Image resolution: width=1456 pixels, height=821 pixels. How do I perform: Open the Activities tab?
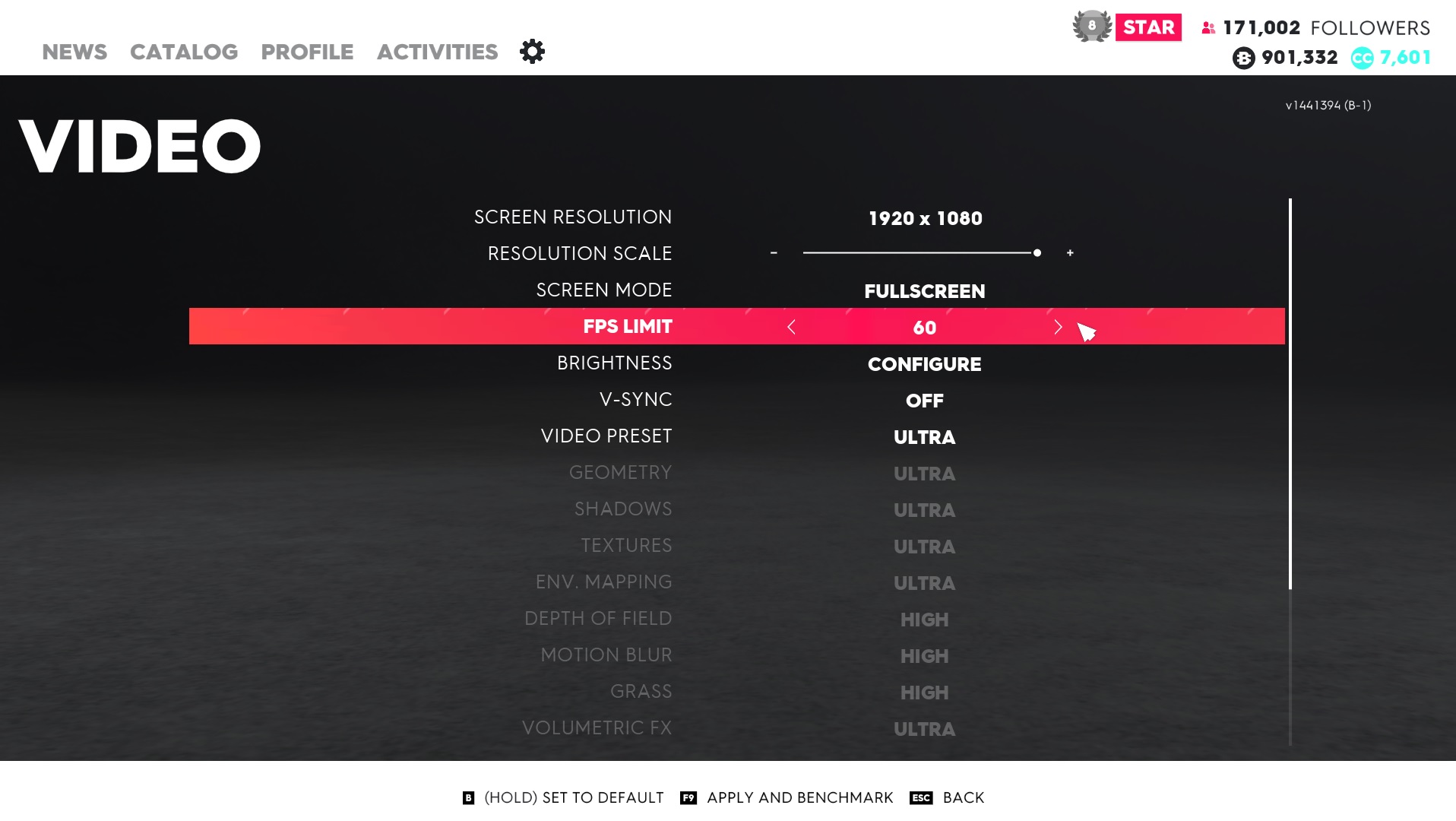click(x=437, y=52)
